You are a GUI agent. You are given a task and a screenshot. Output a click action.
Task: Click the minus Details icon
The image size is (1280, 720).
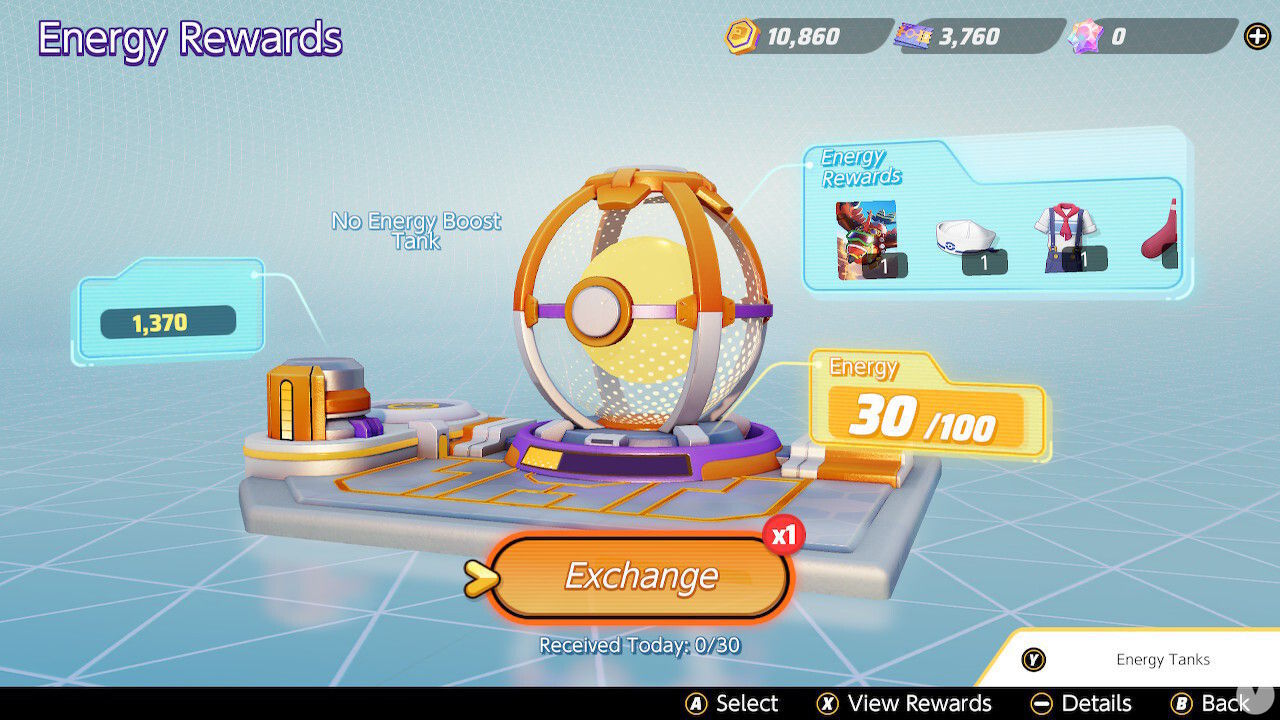pyautogui.click(x=1042, y=703)
